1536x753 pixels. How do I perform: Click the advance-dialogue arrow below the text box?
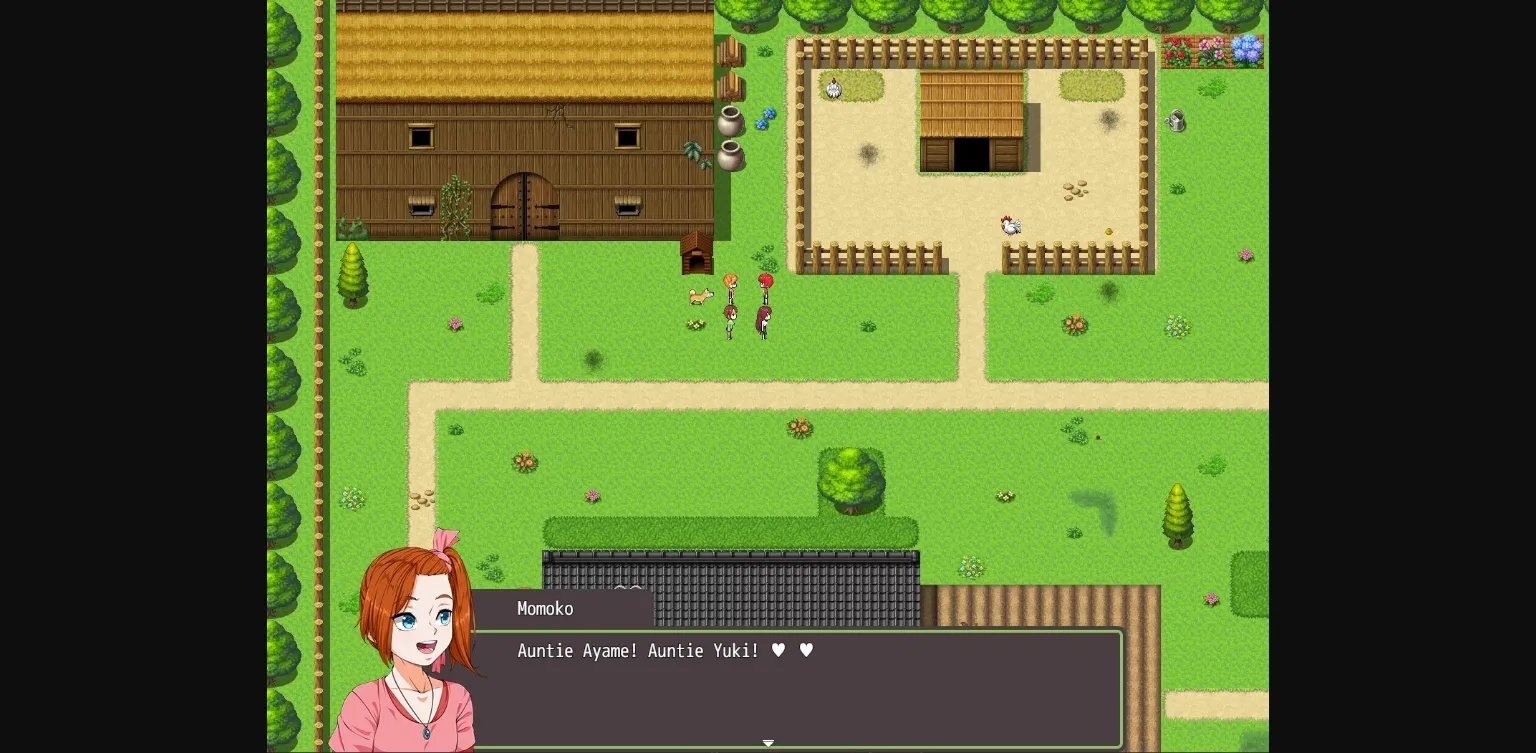click(768, 743)
